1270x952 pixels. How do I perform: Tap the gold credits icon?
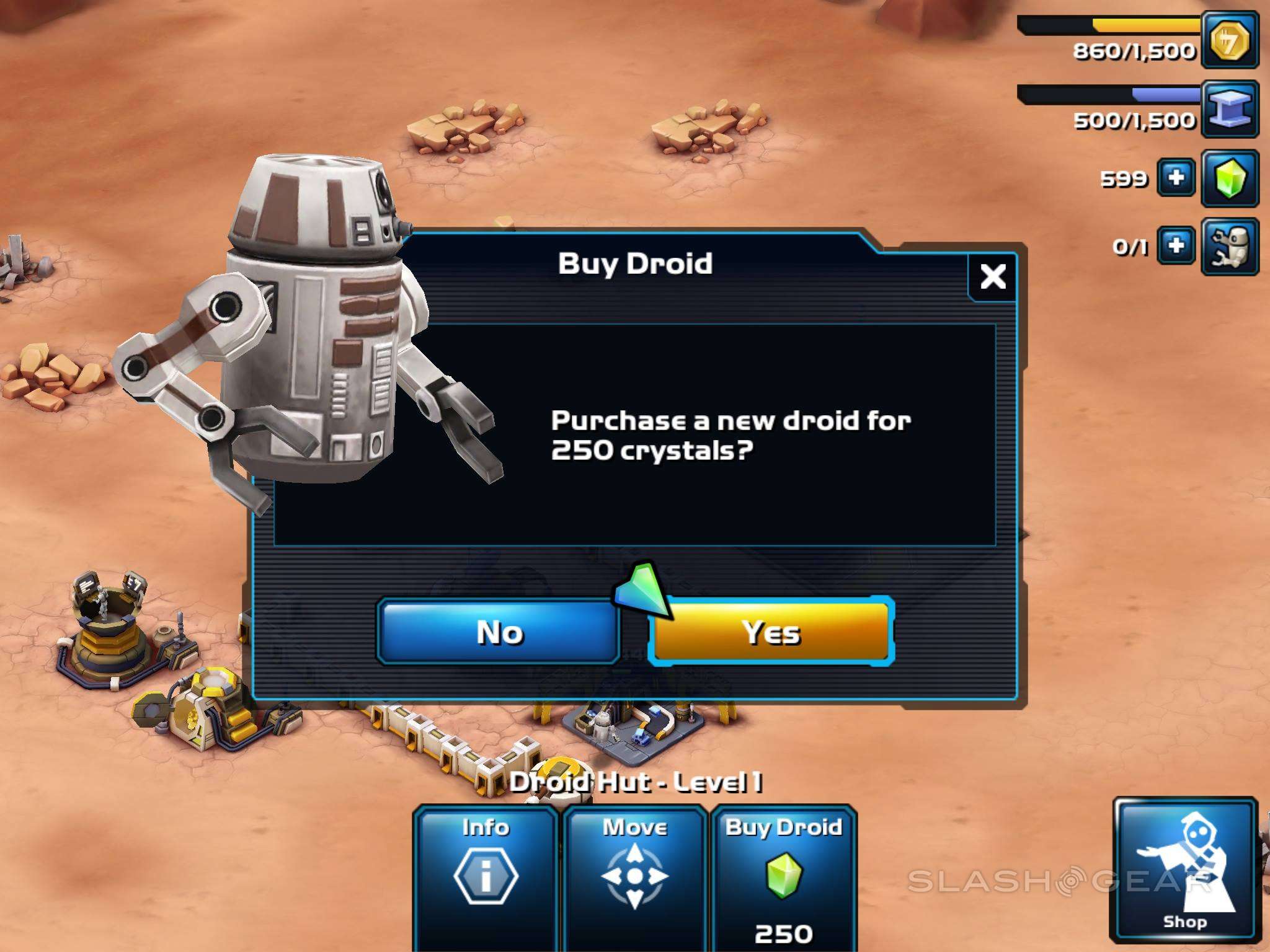[x=1230, y=41]
